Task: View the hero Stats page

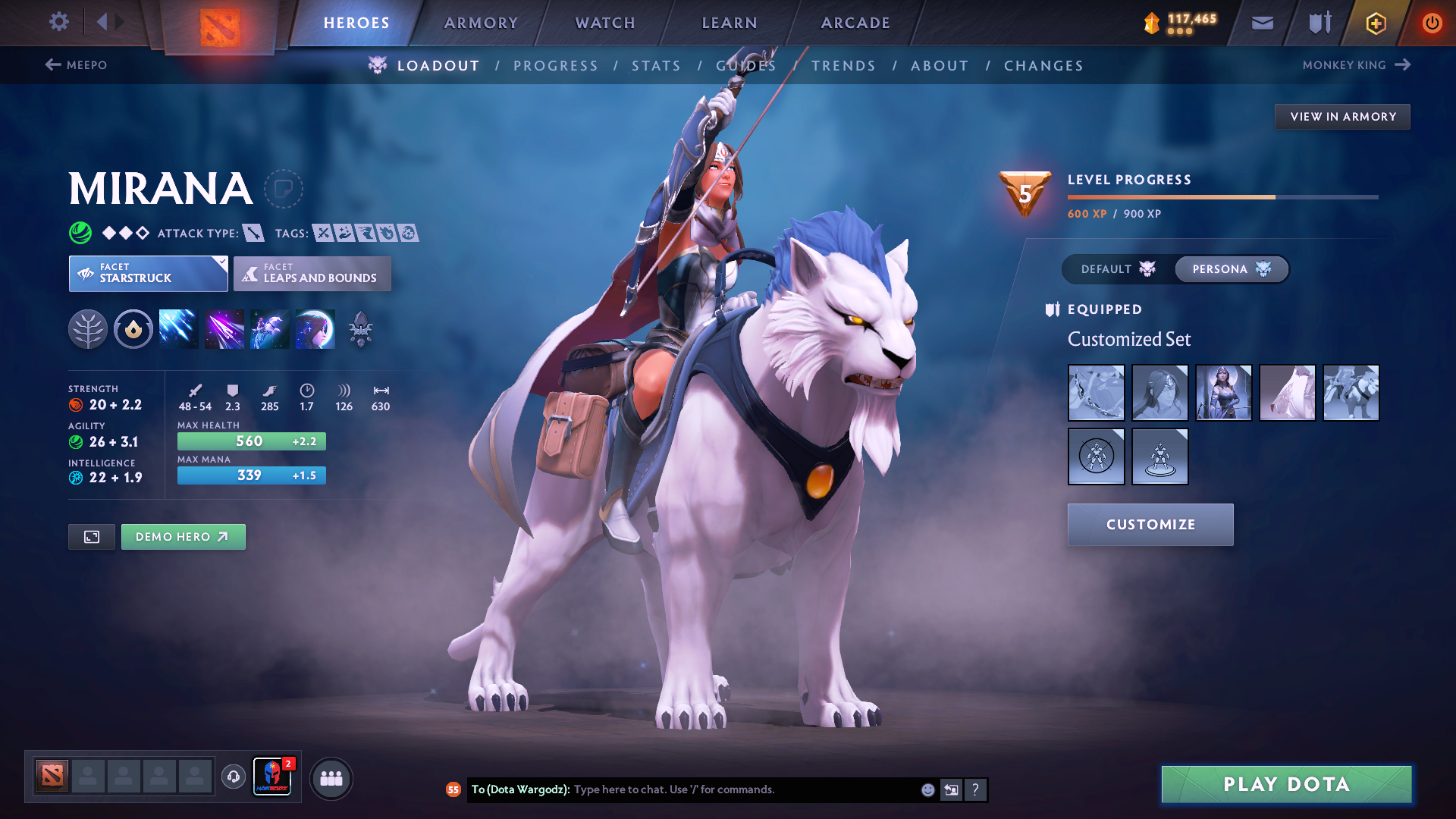Action: (656, 66)
